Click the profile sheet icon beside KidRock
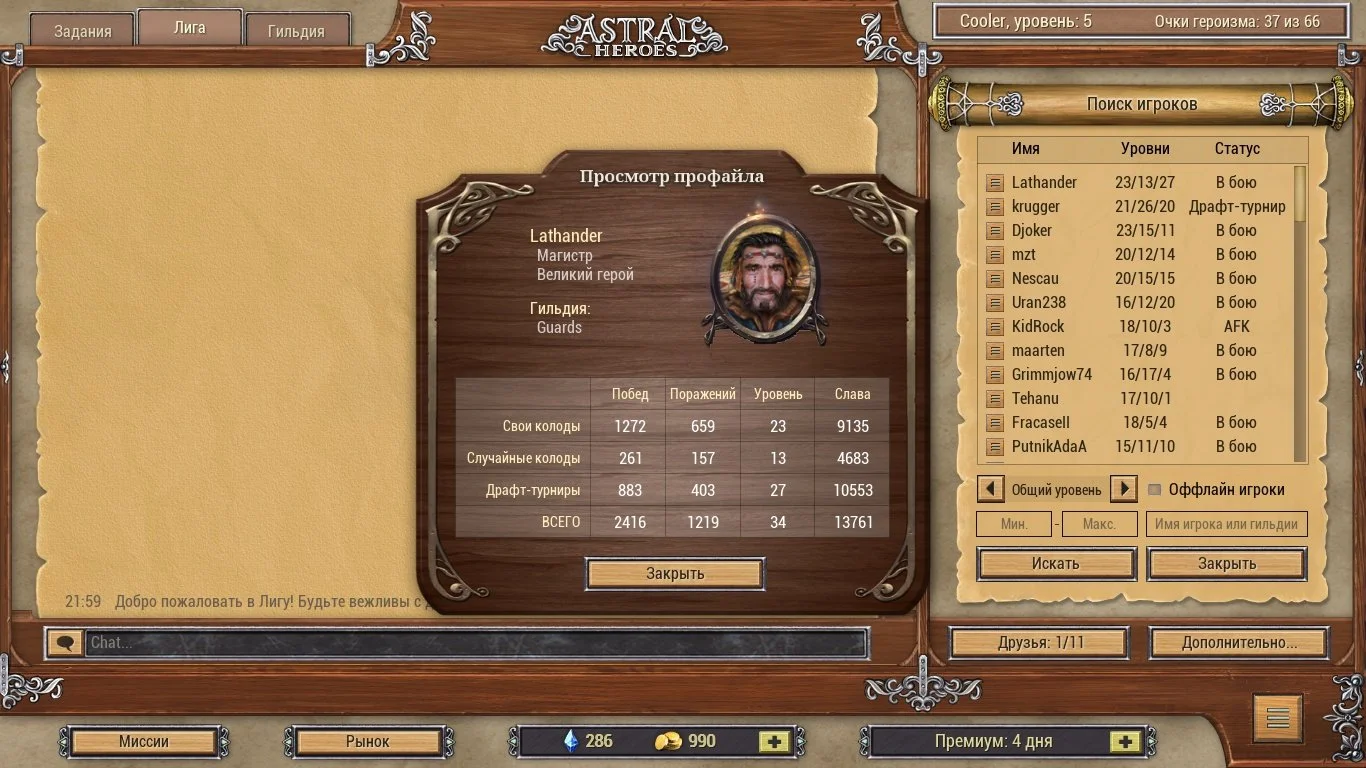The image size is (1366, 768). click(993, 326)
